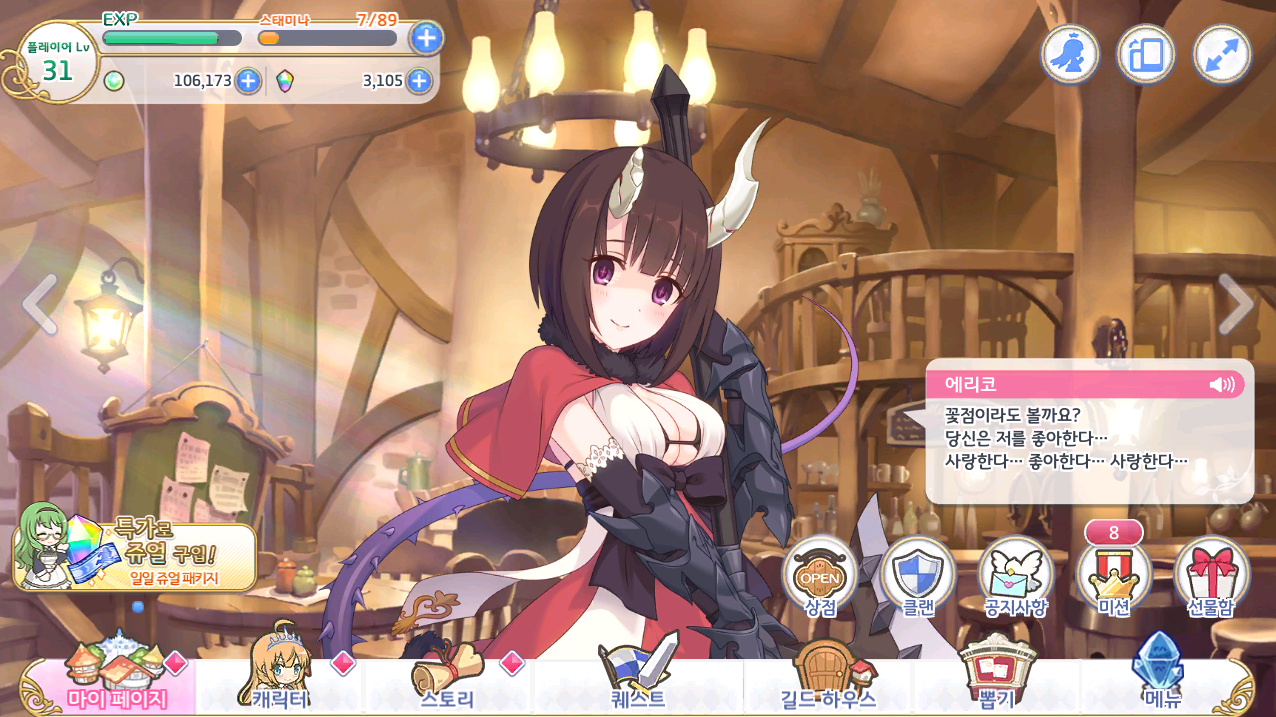Image resolution: width=1276 pixels, height=717 pixels.
Task: Switch to the 퀘스트 quest tab
Action: (x=638, y=683)
